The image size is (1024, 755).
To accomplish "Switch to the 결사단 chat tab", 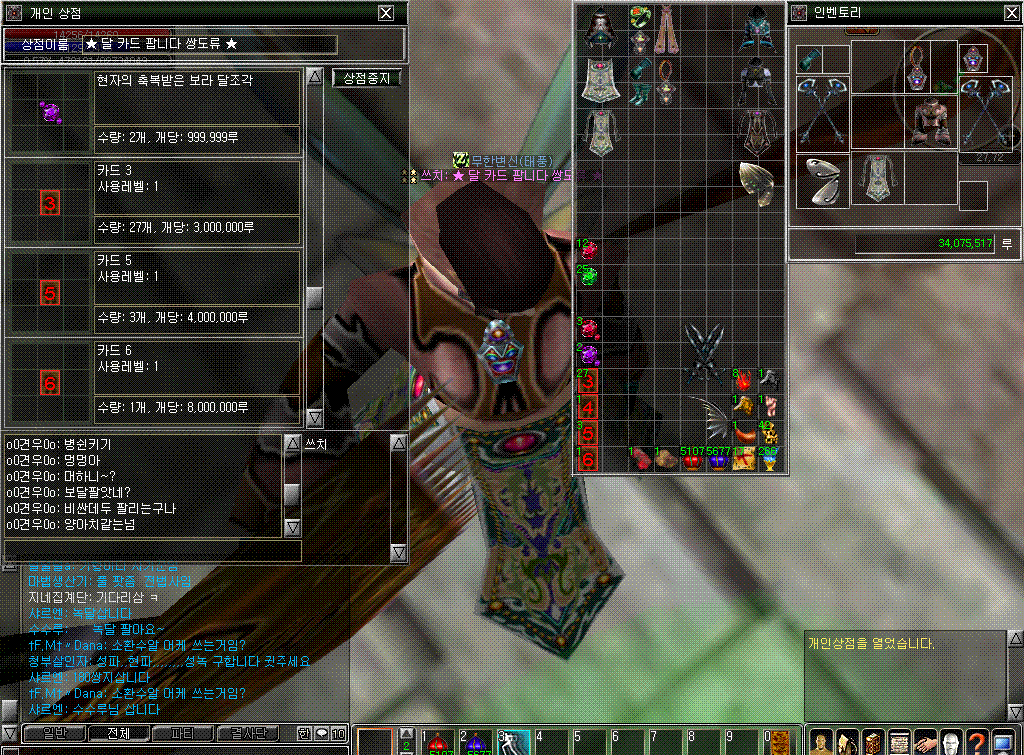I will tap(245, 734).
